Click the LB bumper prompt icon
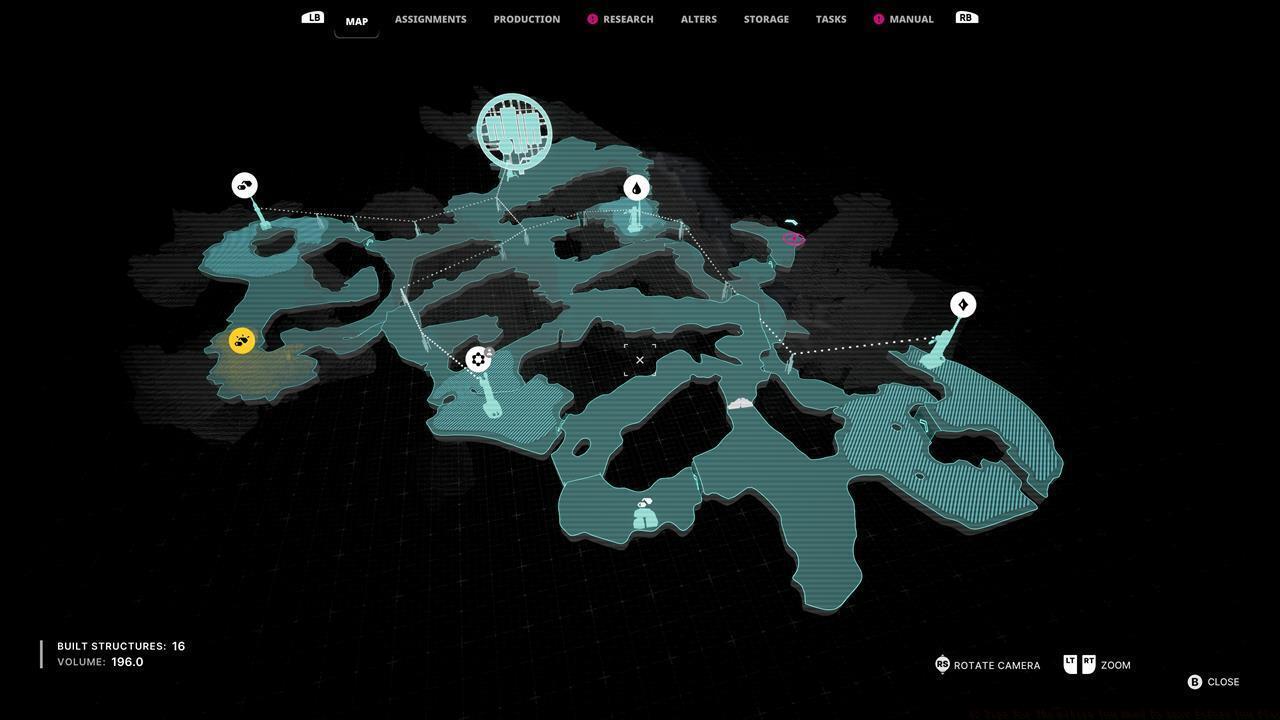Image resolution: width=1280 pixels, height=720 pixels. (x=313, y=16)
